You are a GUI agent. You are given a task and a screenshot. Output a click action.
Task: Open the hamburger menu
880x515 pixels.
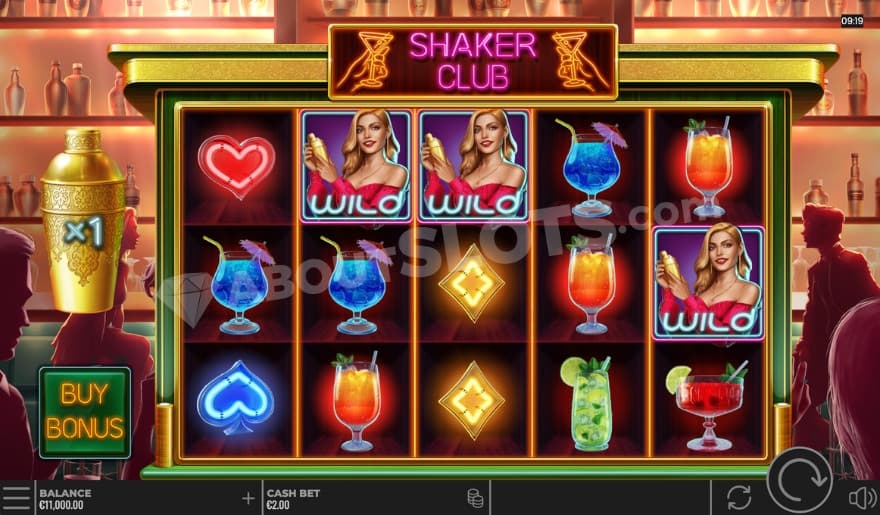click(x=16, y=497)
